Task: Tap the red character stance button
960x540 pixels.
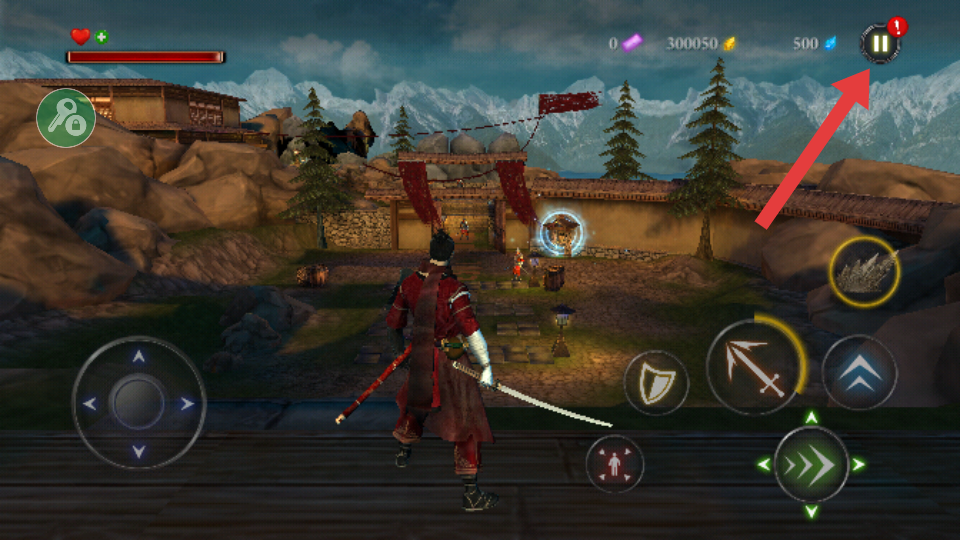Action: (x=614, y=464)
